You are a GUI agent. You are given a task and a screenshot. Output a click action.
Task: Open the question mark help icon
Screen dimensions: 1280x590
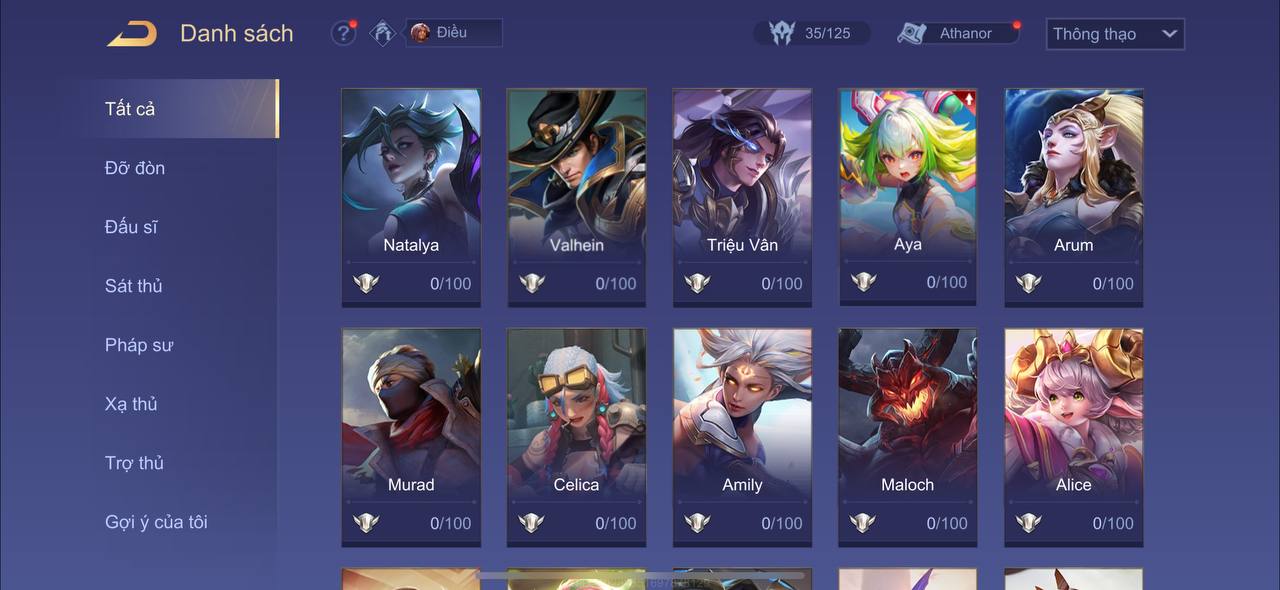tap(343, 33)
